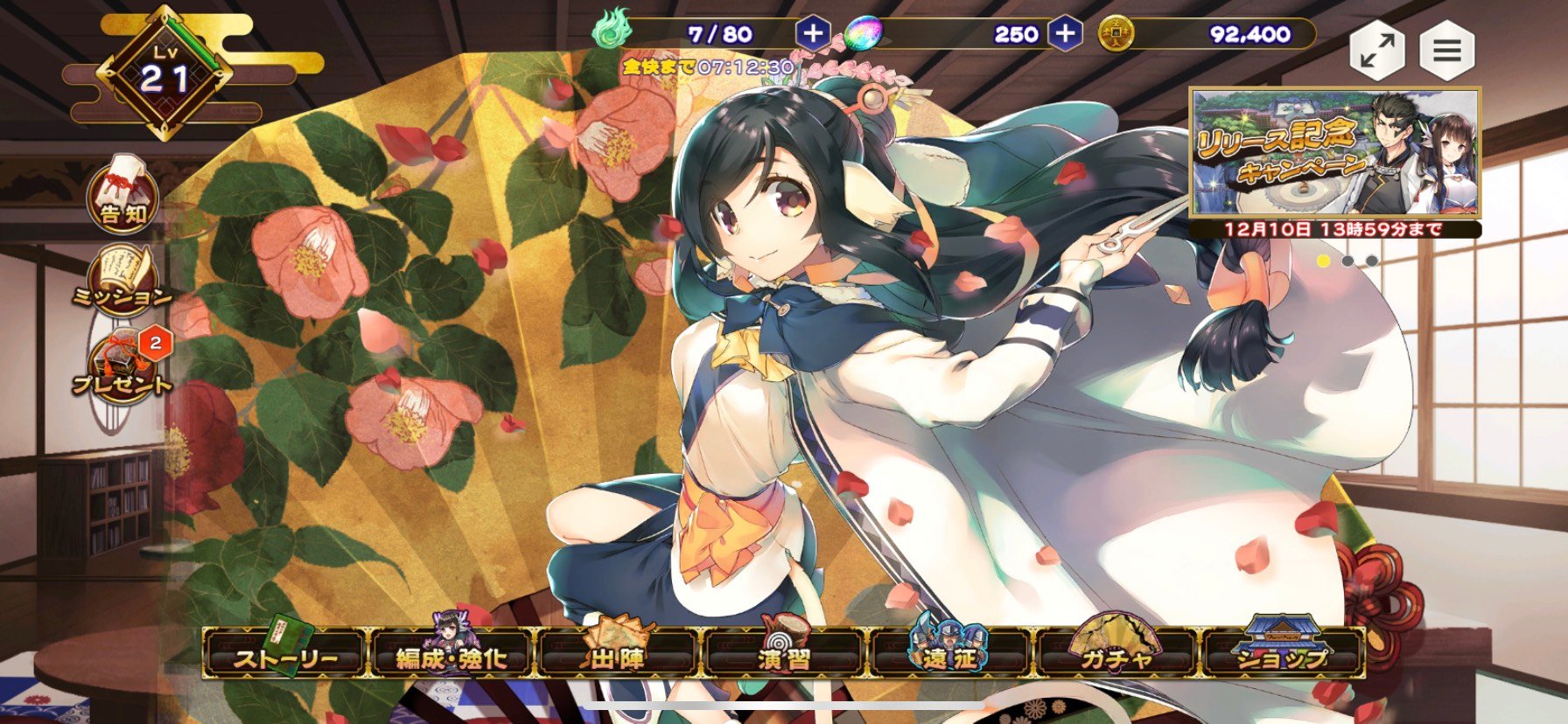Screen dimensions: 1568x724
Task: Open the 遠征 expedition menu
Action: [951, 656]
